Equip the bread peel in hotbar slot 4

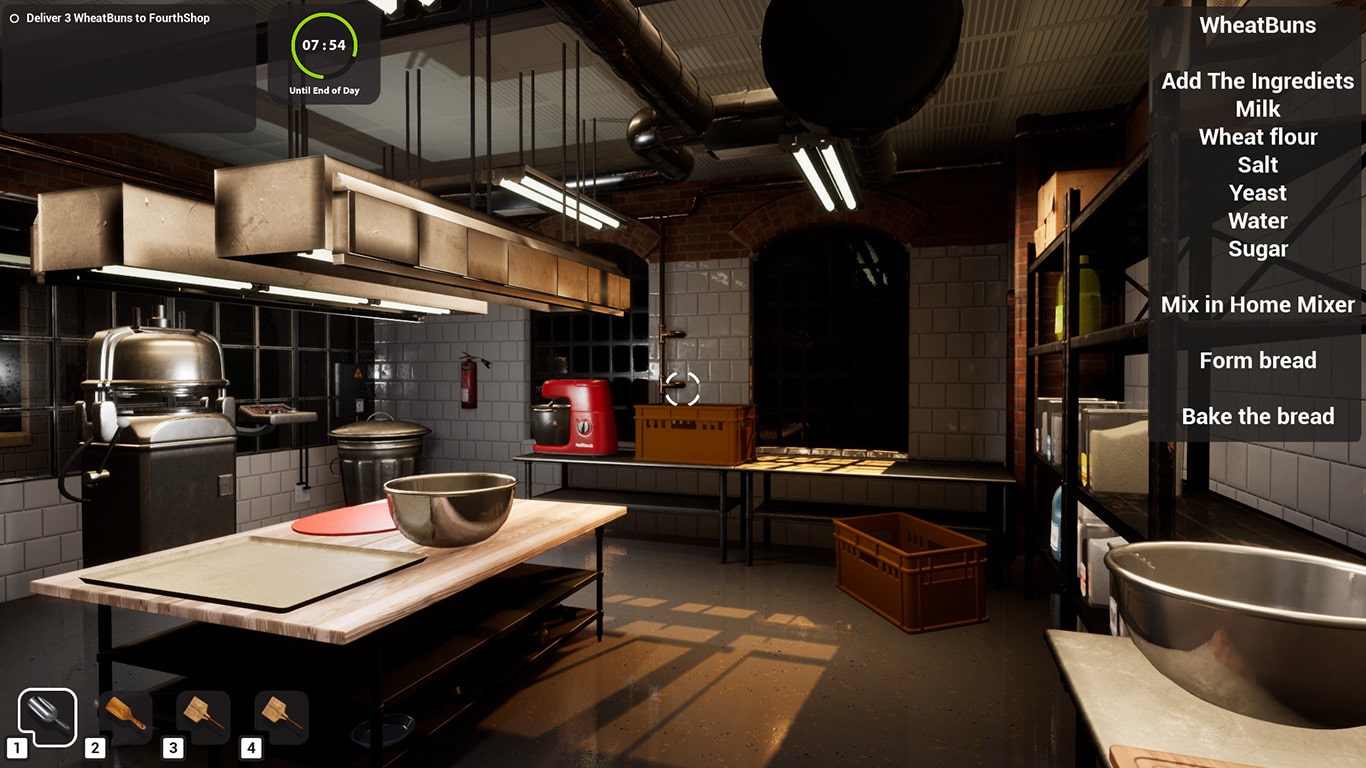[x=281, y=715]
